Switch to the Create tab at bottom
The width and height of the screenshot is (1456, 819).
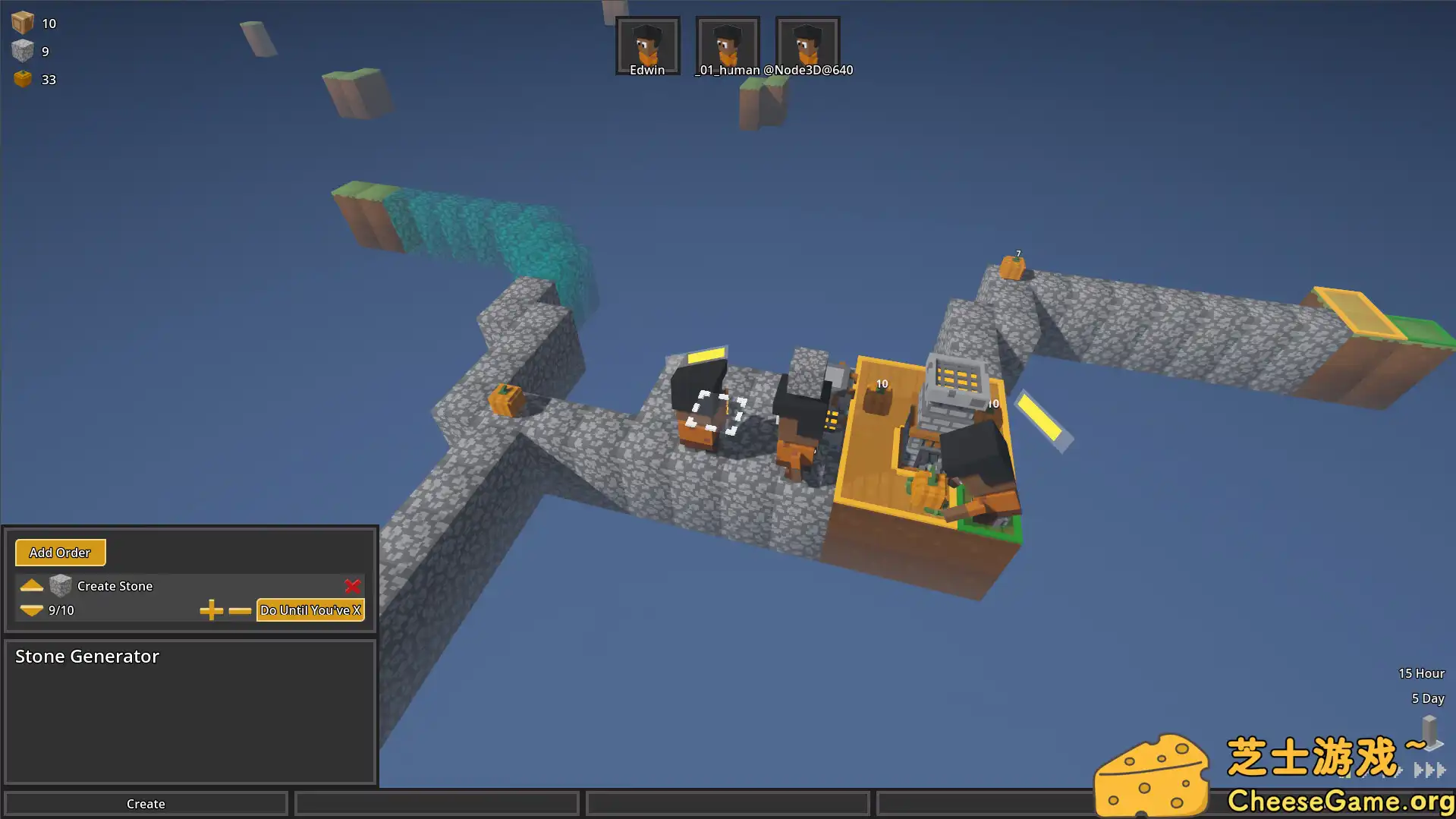coord(145,803)
